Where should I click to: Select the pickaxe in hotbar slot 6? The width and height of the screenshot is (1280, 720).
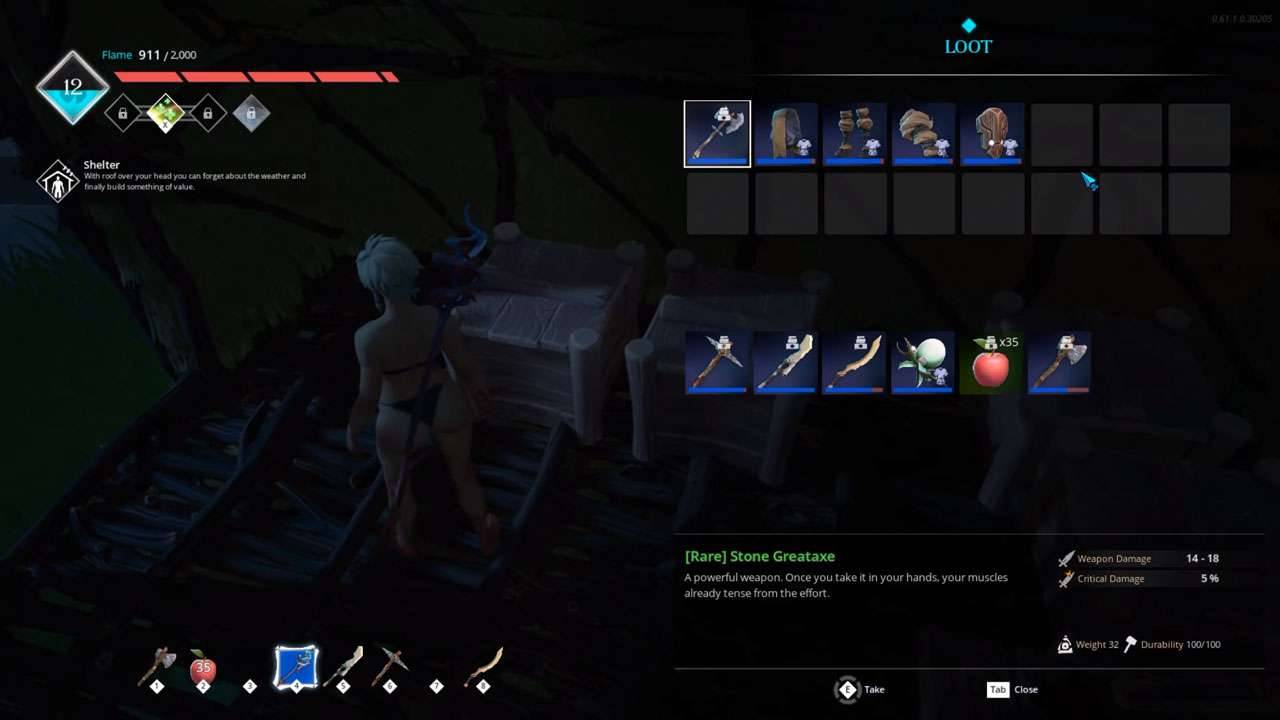(389, 667)
